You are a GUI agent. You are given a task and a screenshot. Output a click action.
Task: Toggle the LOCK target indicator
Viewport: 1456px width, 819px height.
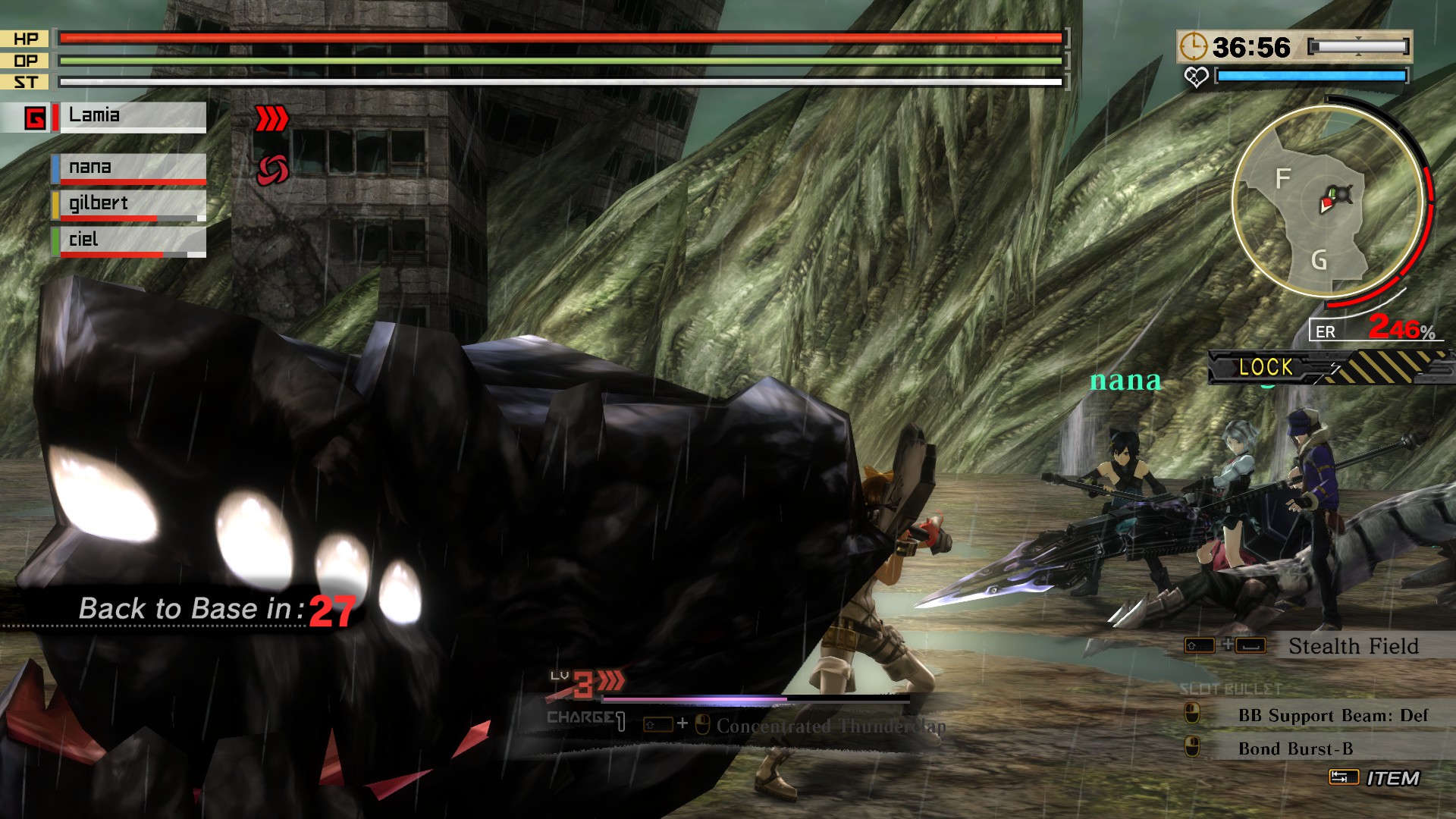click(1265, 367)
